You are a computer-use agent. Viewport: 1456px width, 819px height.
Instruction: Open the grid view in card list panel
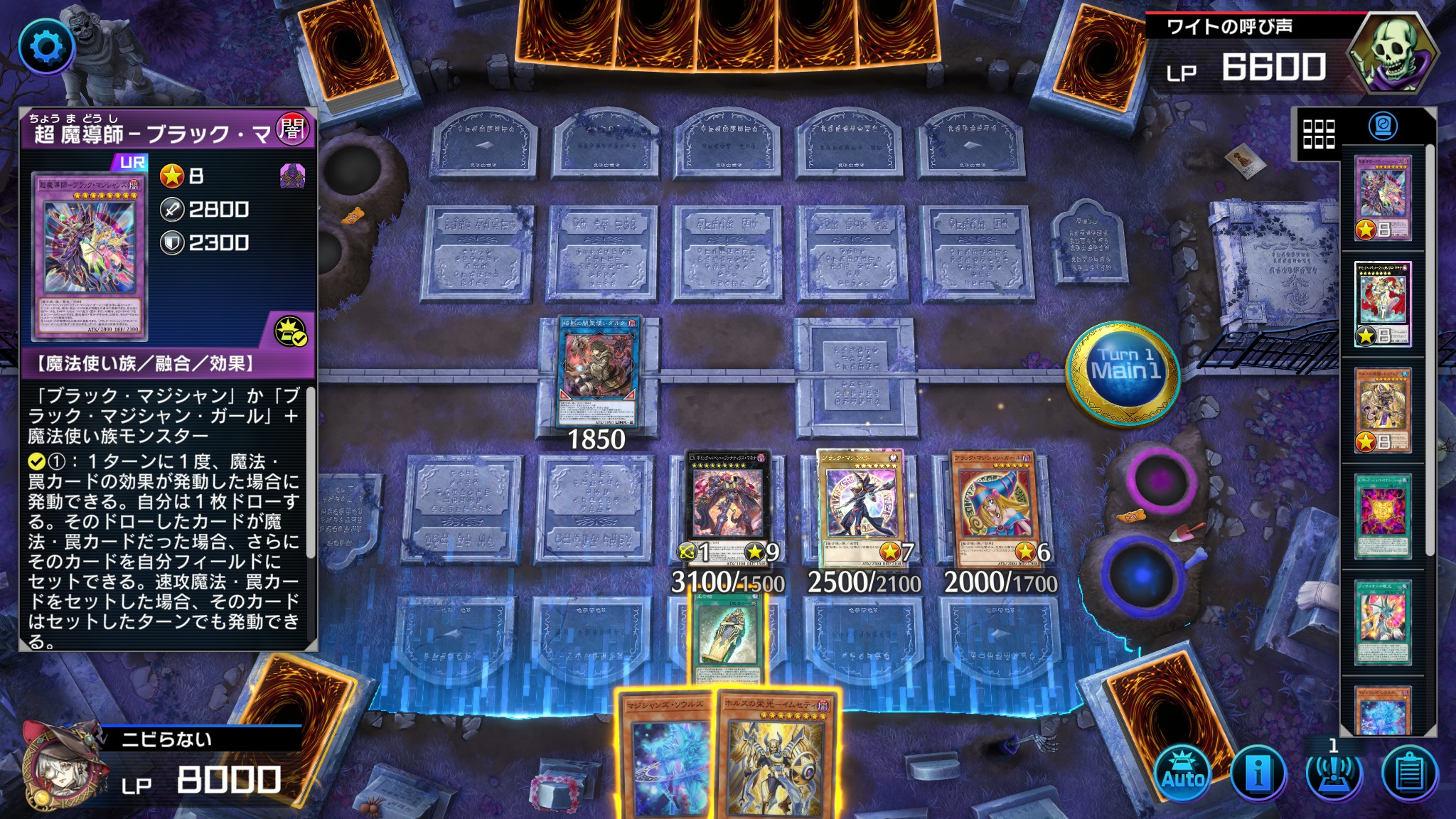[1317, 133]
